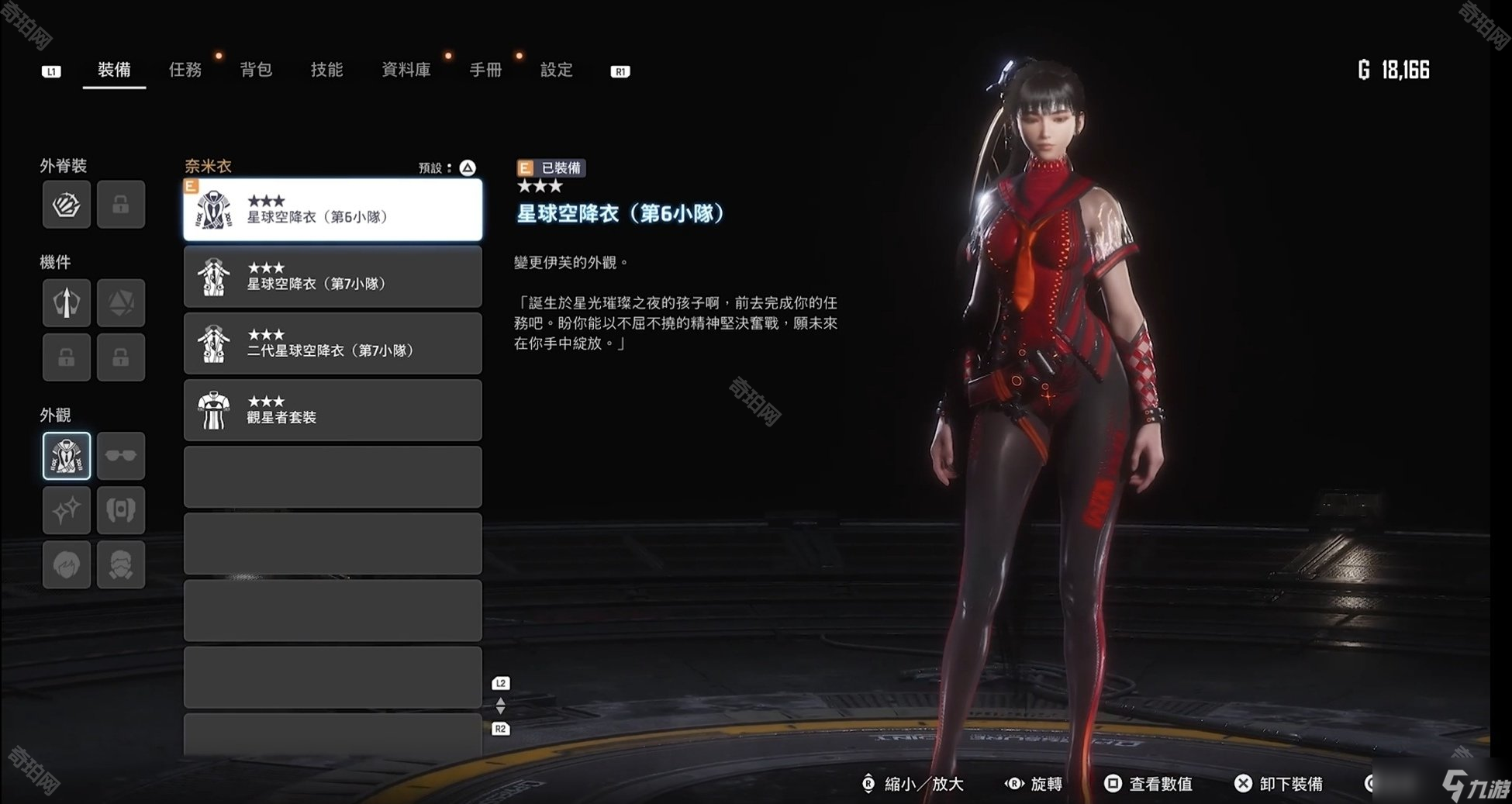This screenshot has height=804, width=1512.
Task: Open the 任務 tab
Action: [x=185, y=71]
